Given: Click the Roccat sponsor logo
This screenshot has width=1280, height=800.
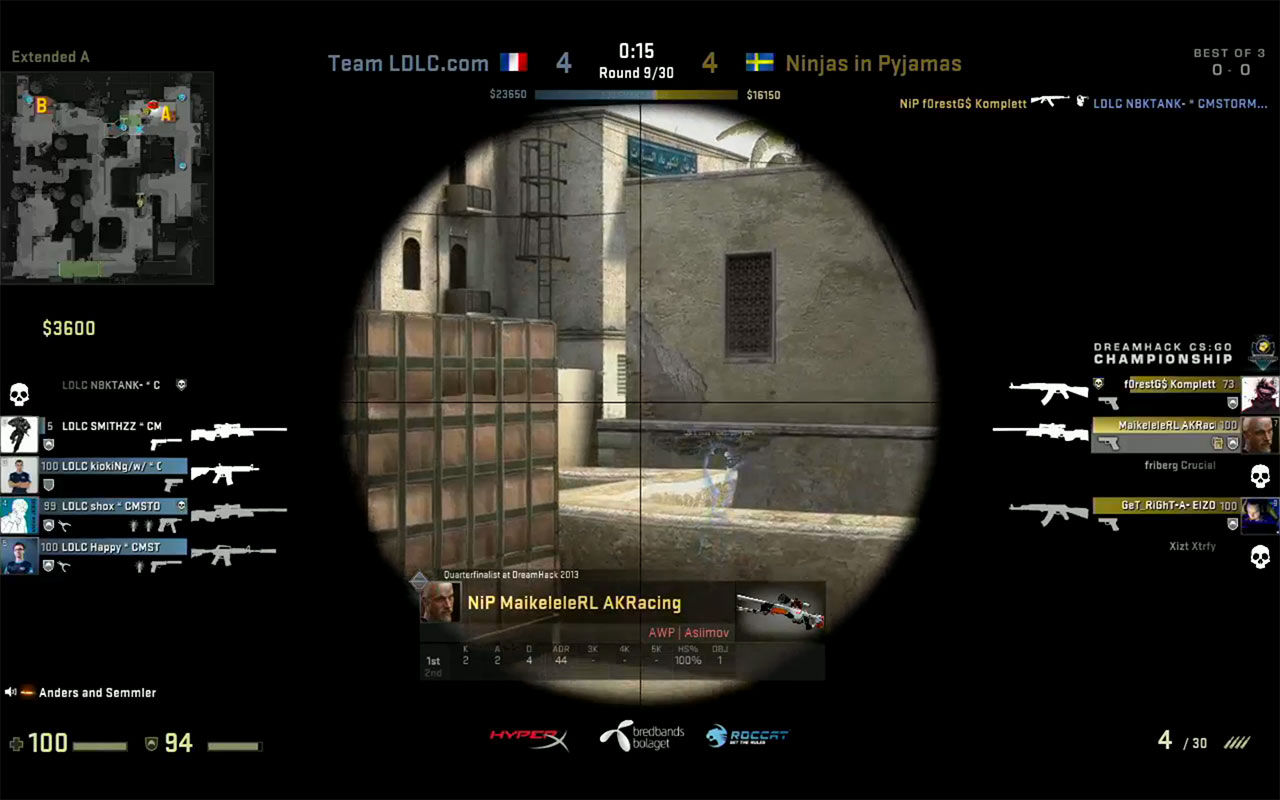Looking at the screenshot, I should tap(748, 736).
